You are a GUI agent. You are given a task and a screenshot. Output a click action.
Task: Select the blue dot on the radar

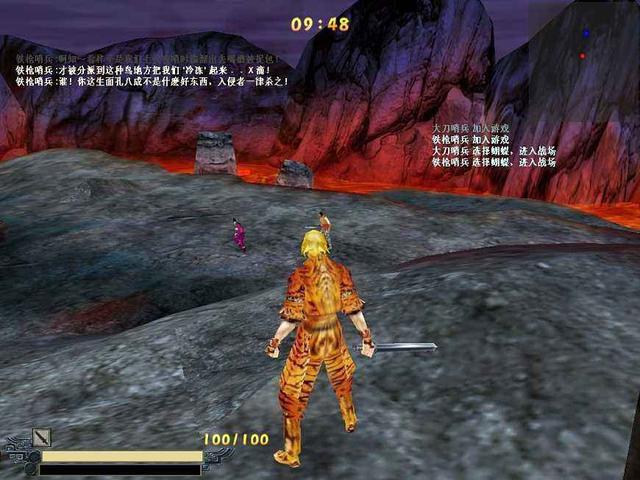tap(586, 33)
